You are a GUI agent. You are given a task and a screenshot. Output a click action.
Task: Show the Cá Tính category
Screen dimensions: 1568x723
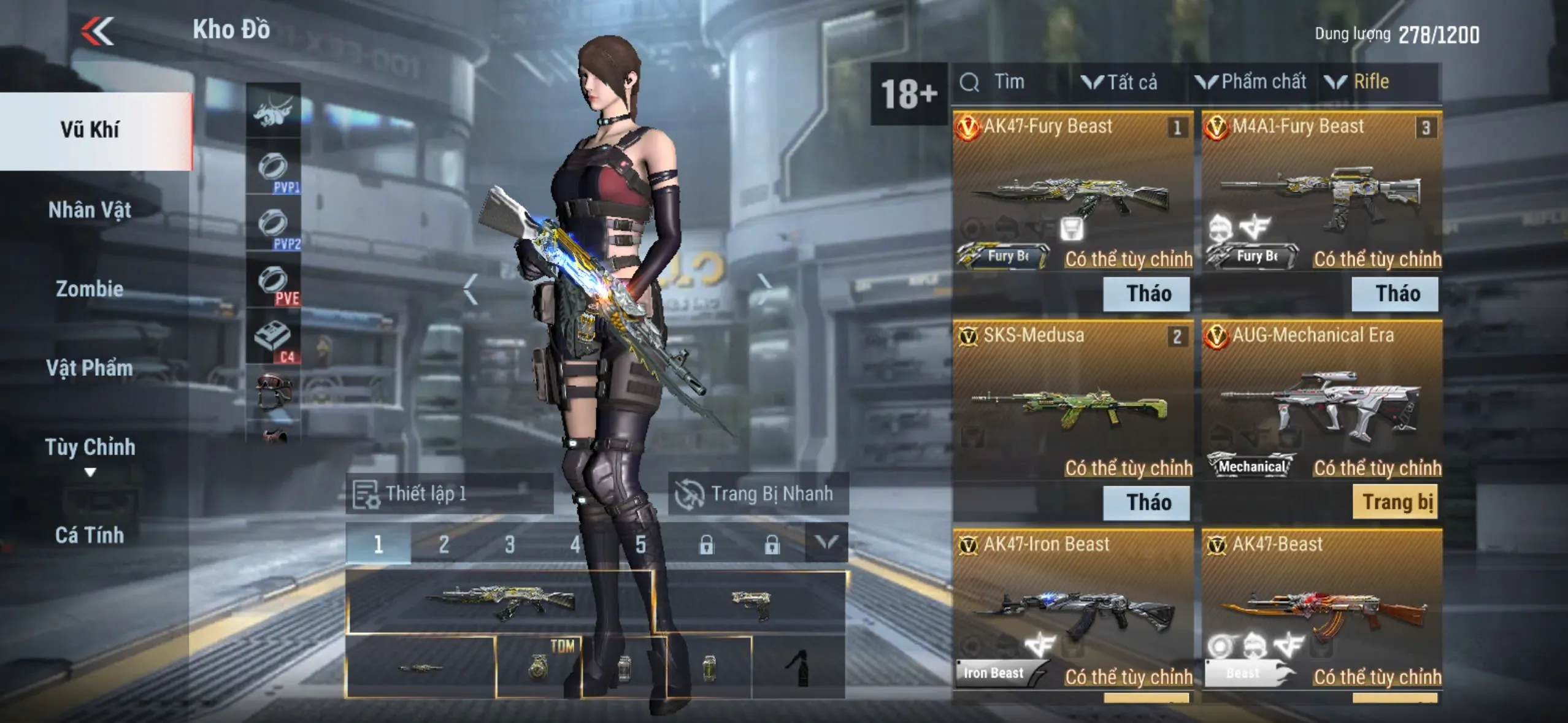pyautogui.click(x=90, y=535)
